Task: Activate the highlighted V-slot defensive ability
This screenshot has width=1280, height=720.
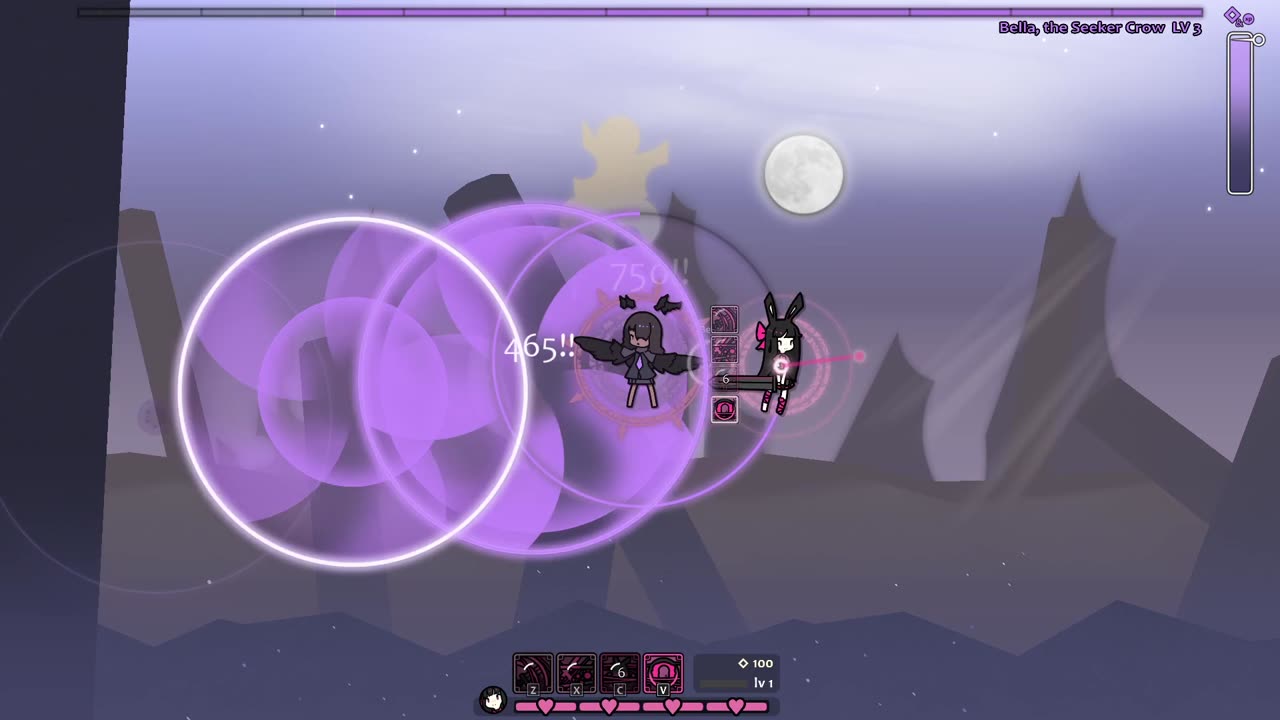Action: pos(663,673)
